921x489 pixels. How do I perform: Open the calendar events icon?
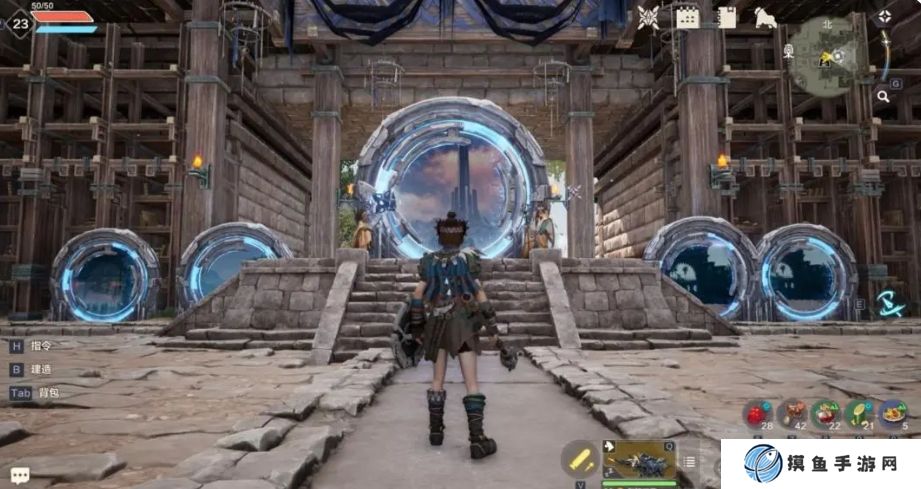[x=687, y=17]
